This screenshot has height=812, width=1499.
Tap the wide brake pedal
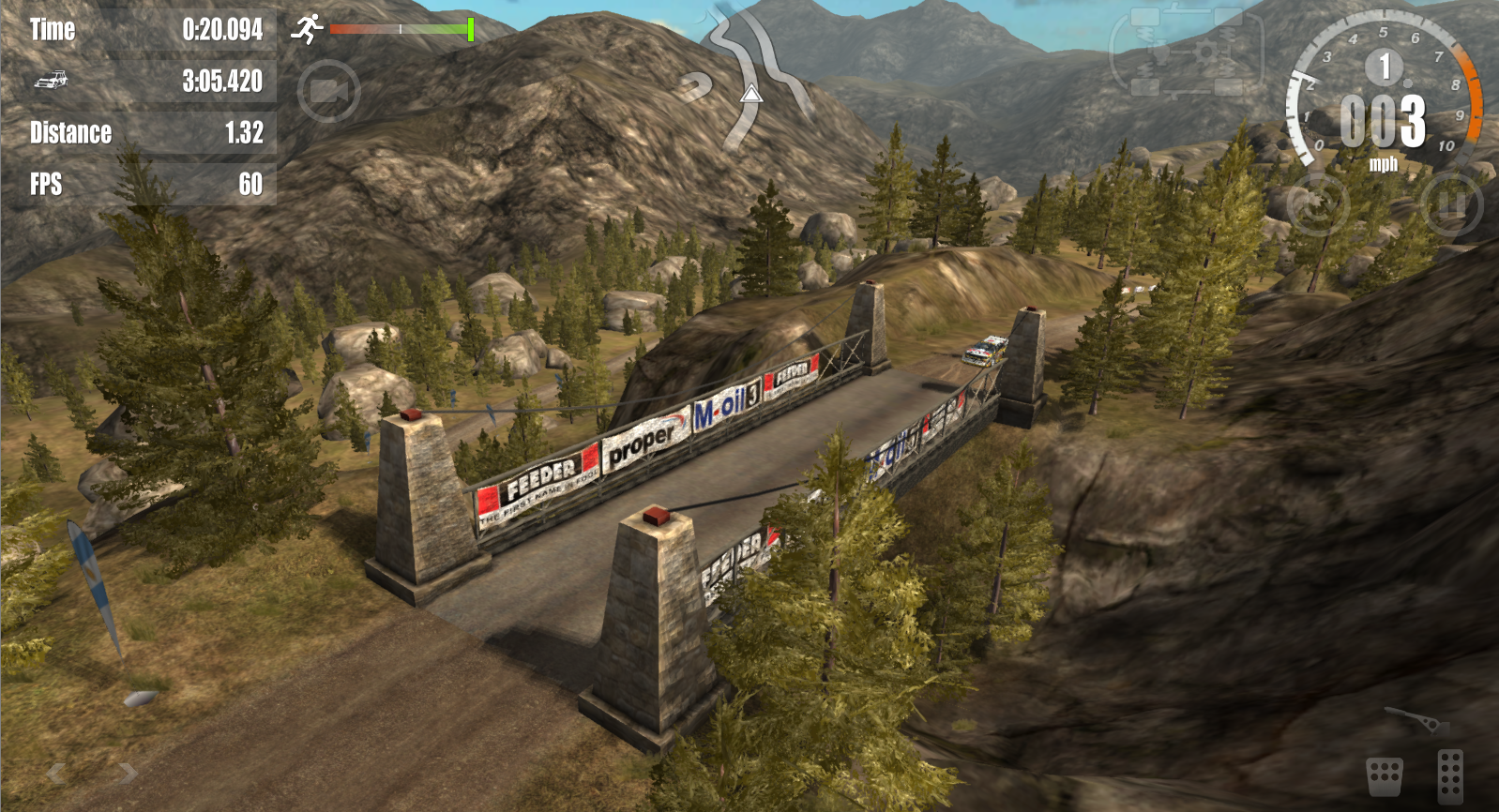[1385, 776]
